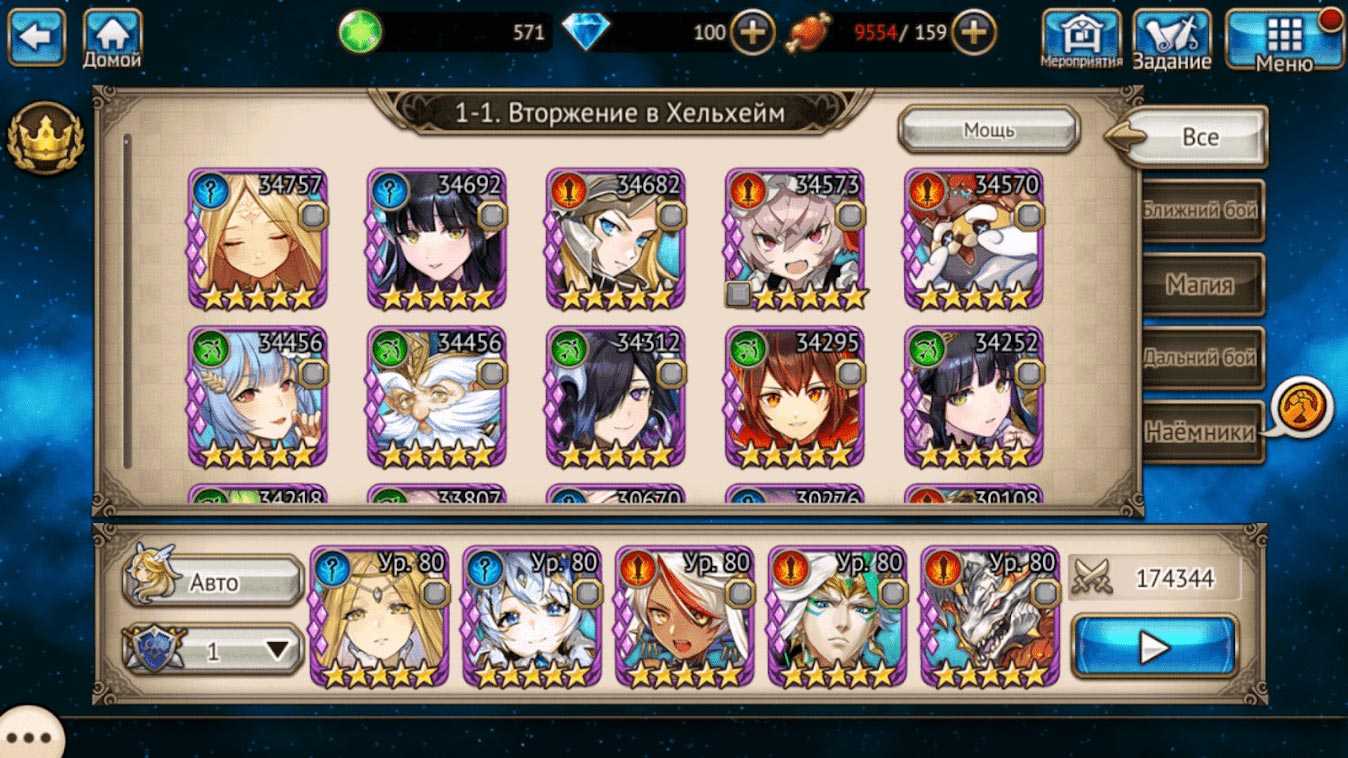Pick the white-bearded hero with 34456 power

pyautogui.click(x=436, y=397)
